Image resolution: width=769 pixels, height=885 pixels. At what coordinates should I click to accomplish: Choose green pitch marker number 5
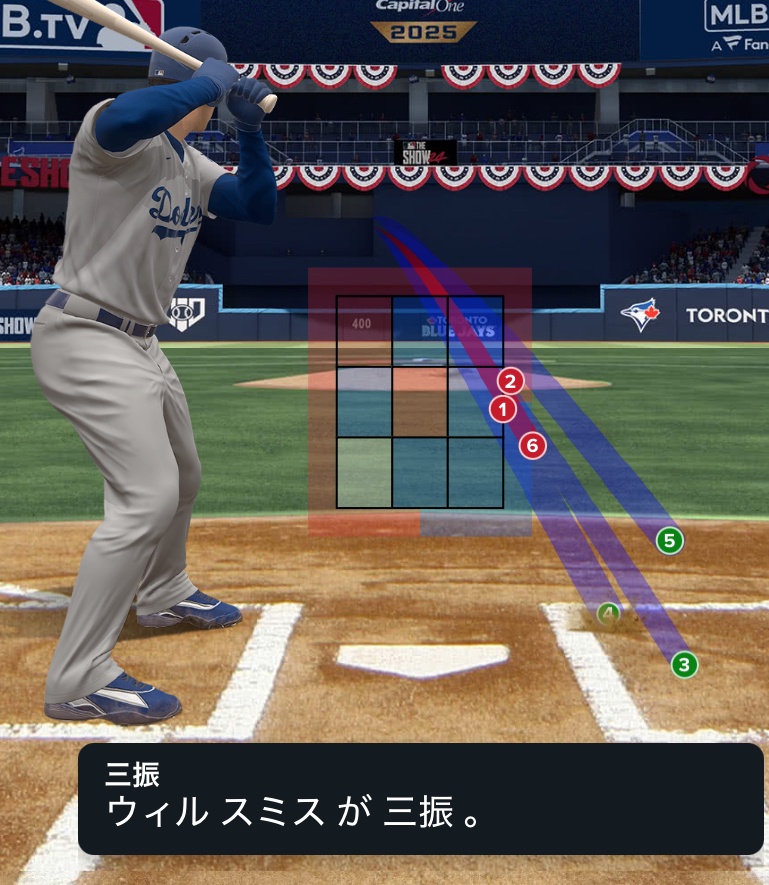pos(669,541)
